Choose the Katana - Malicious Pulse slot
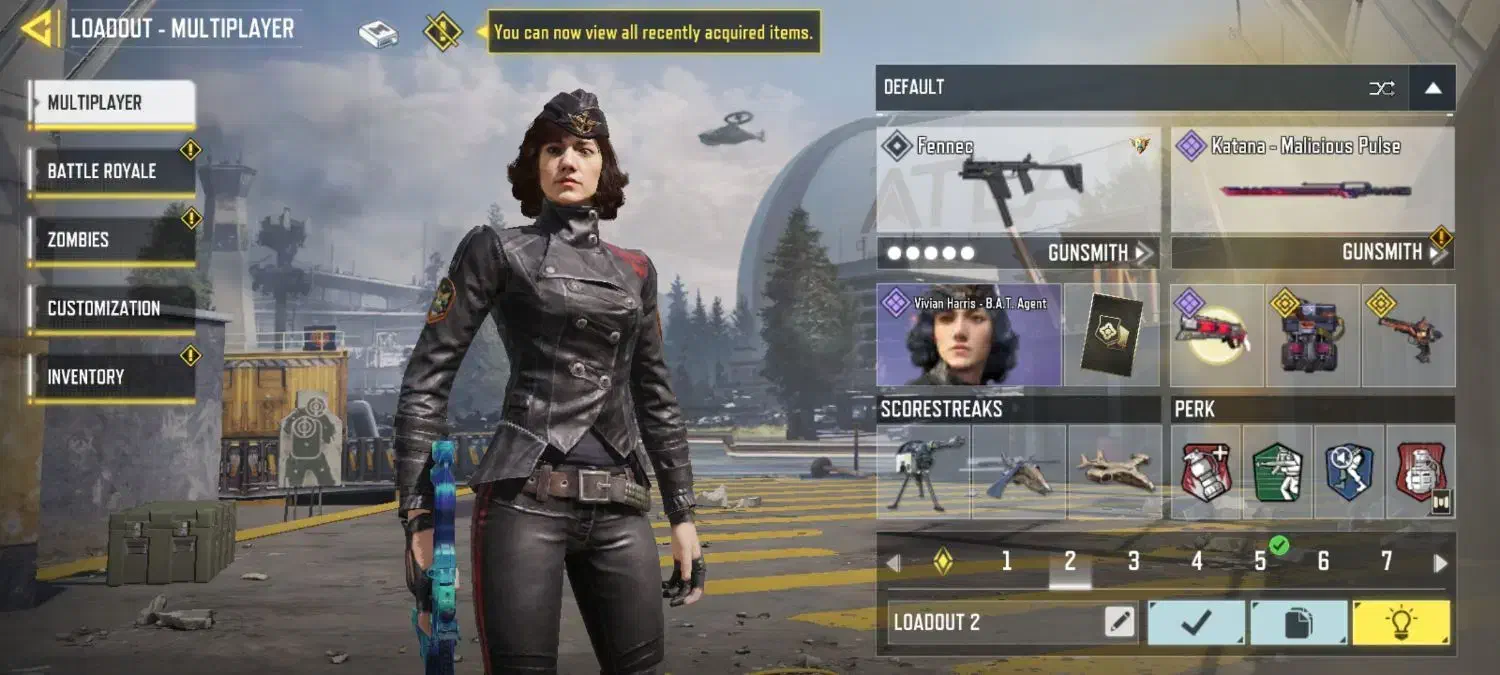The width and height of the screenshot is (1500, 675). (1312, 180)
